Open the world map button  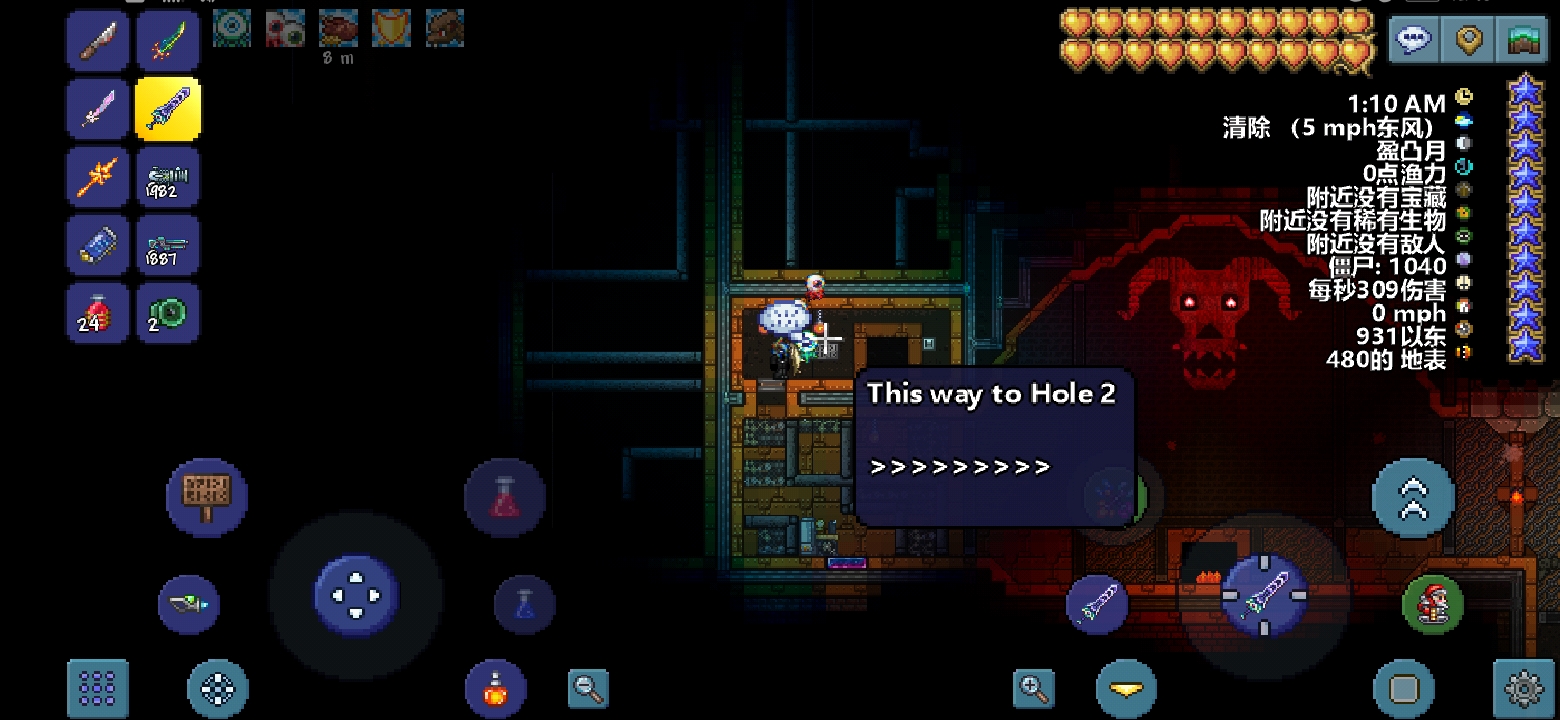(1522, 40)
